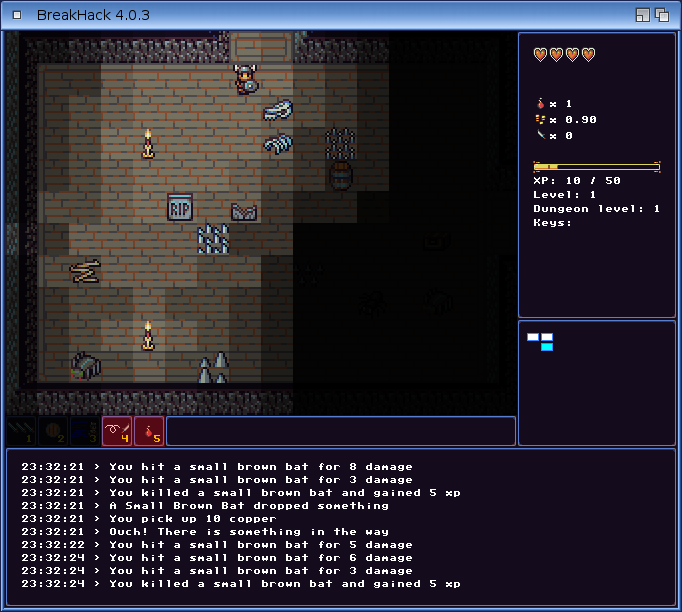The image size is (682, 612).
Task: Click the window depth button in title bar
Action: click(x=662, y=15)
